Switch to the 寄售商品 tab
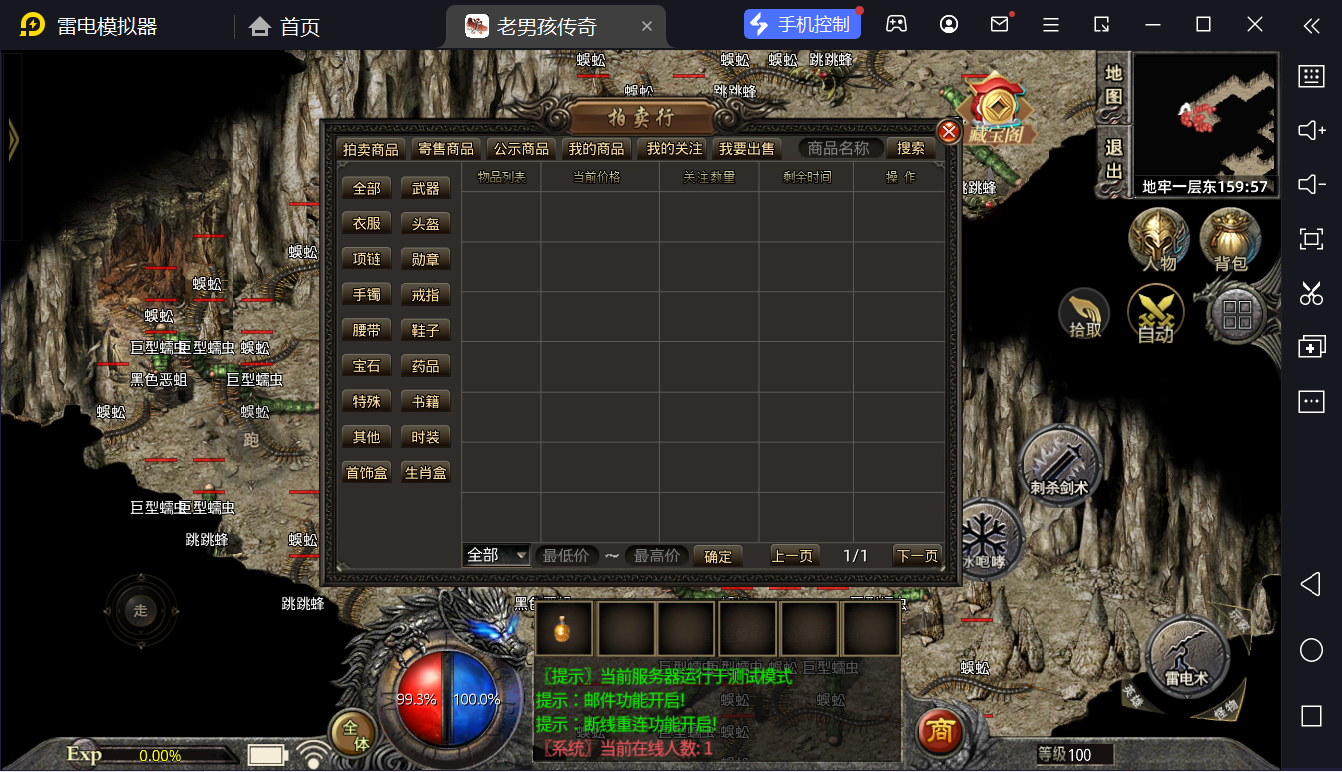 [x=446, y=149]
